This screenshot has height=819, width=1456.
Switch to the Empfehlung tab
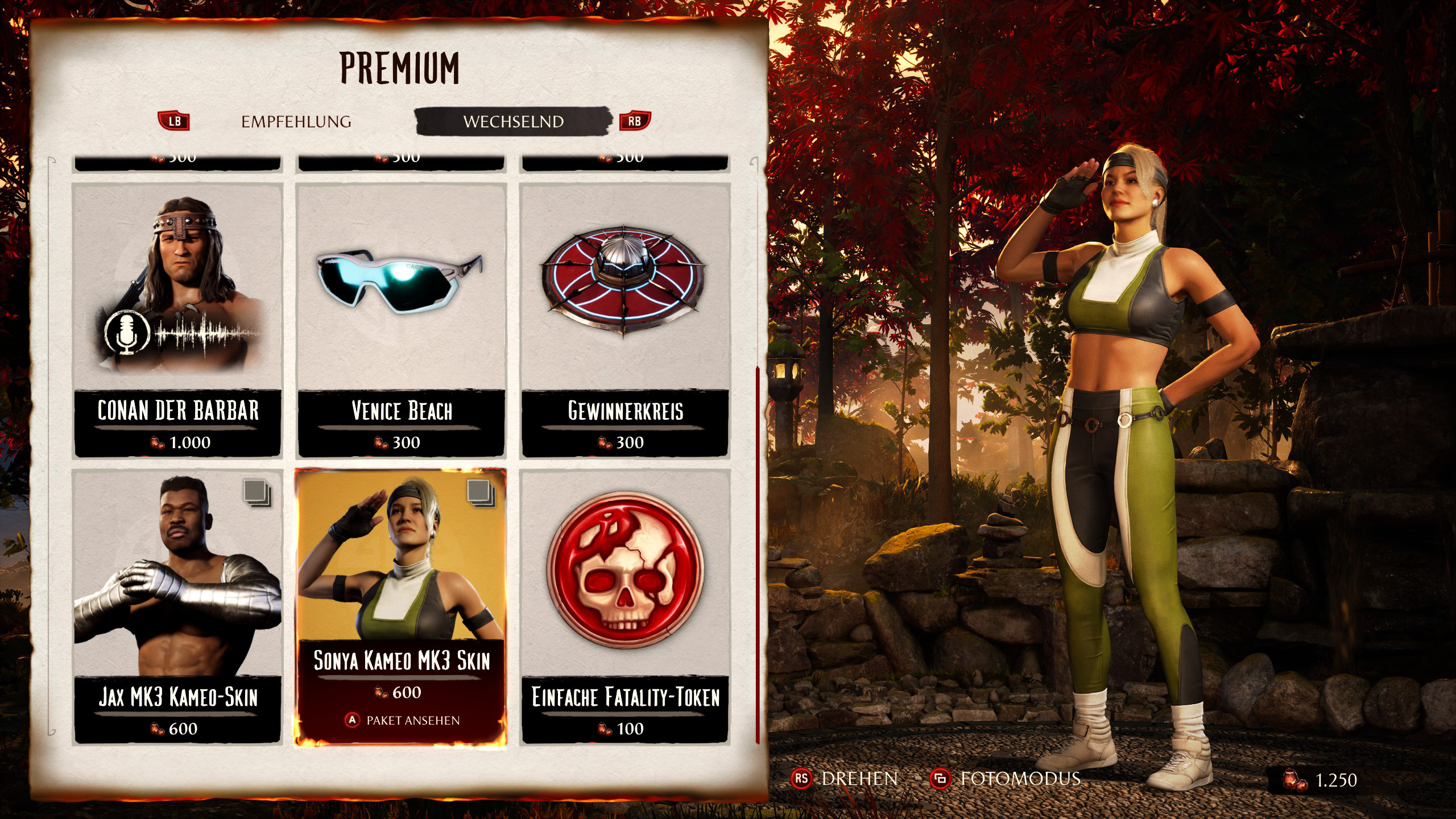point(296,122)
